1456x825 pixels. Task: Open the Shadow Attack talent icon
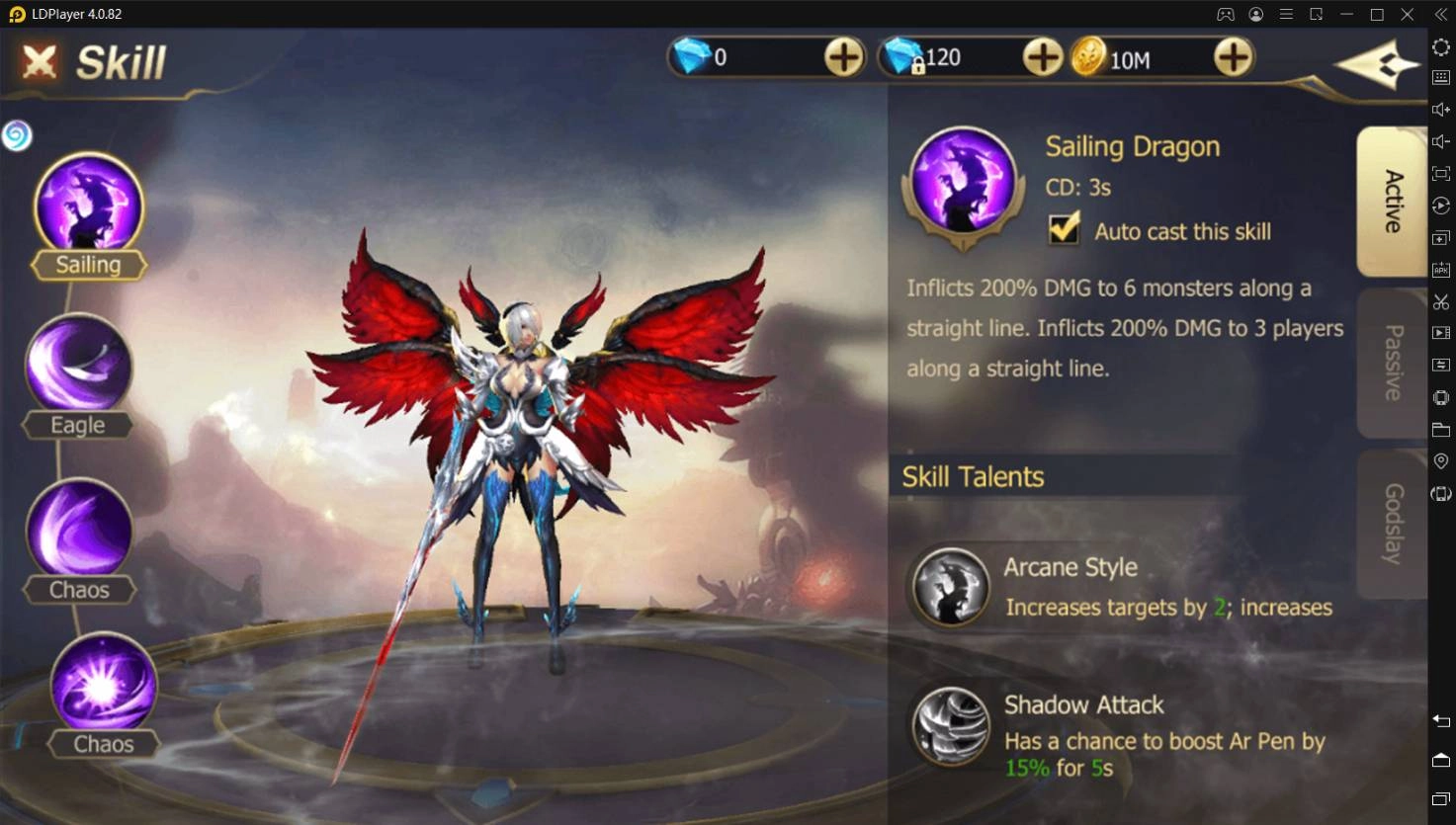coord(950,726)
